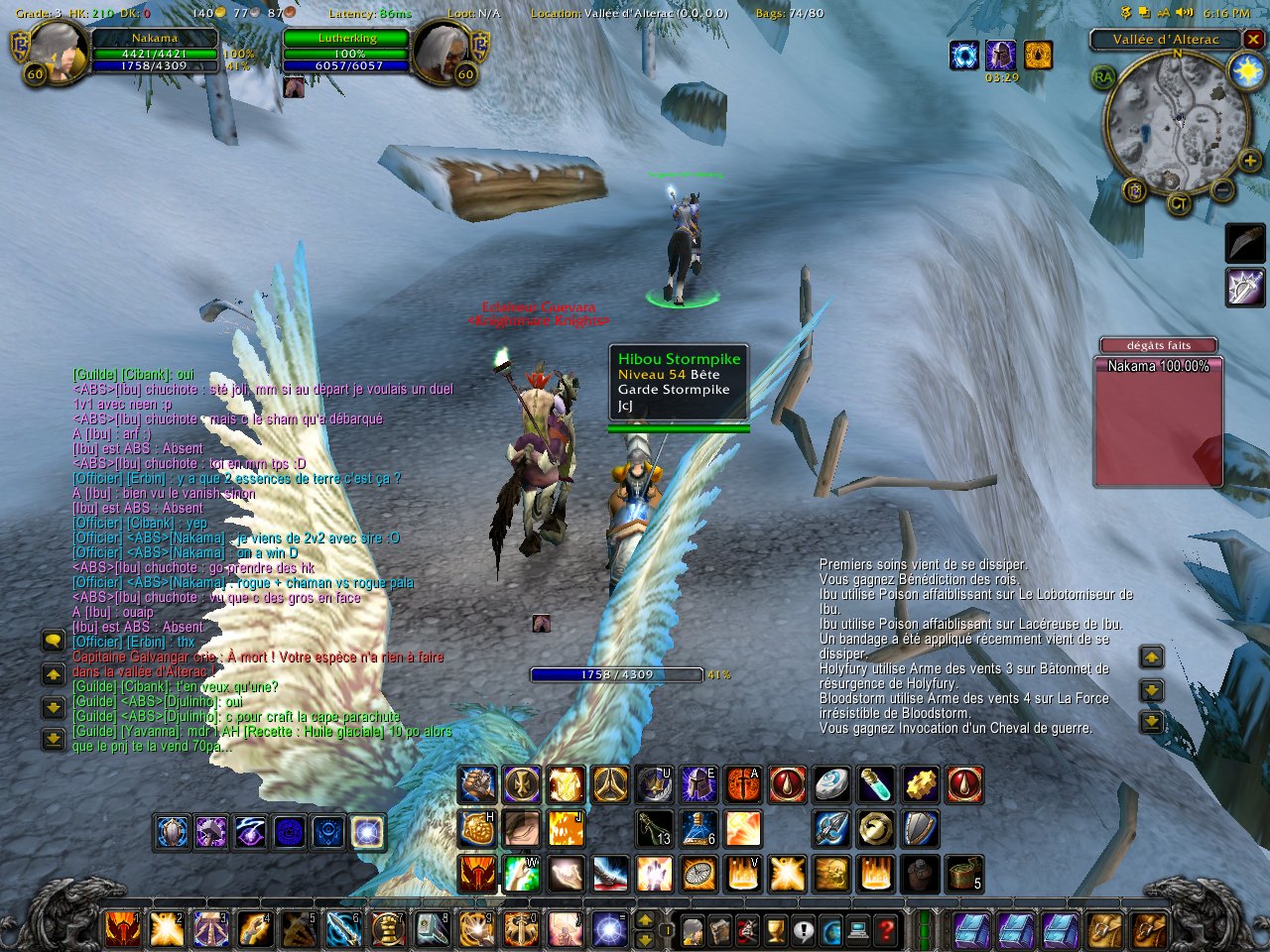
Task: Open the CT minimap button
Action: tap(1178, 204)
